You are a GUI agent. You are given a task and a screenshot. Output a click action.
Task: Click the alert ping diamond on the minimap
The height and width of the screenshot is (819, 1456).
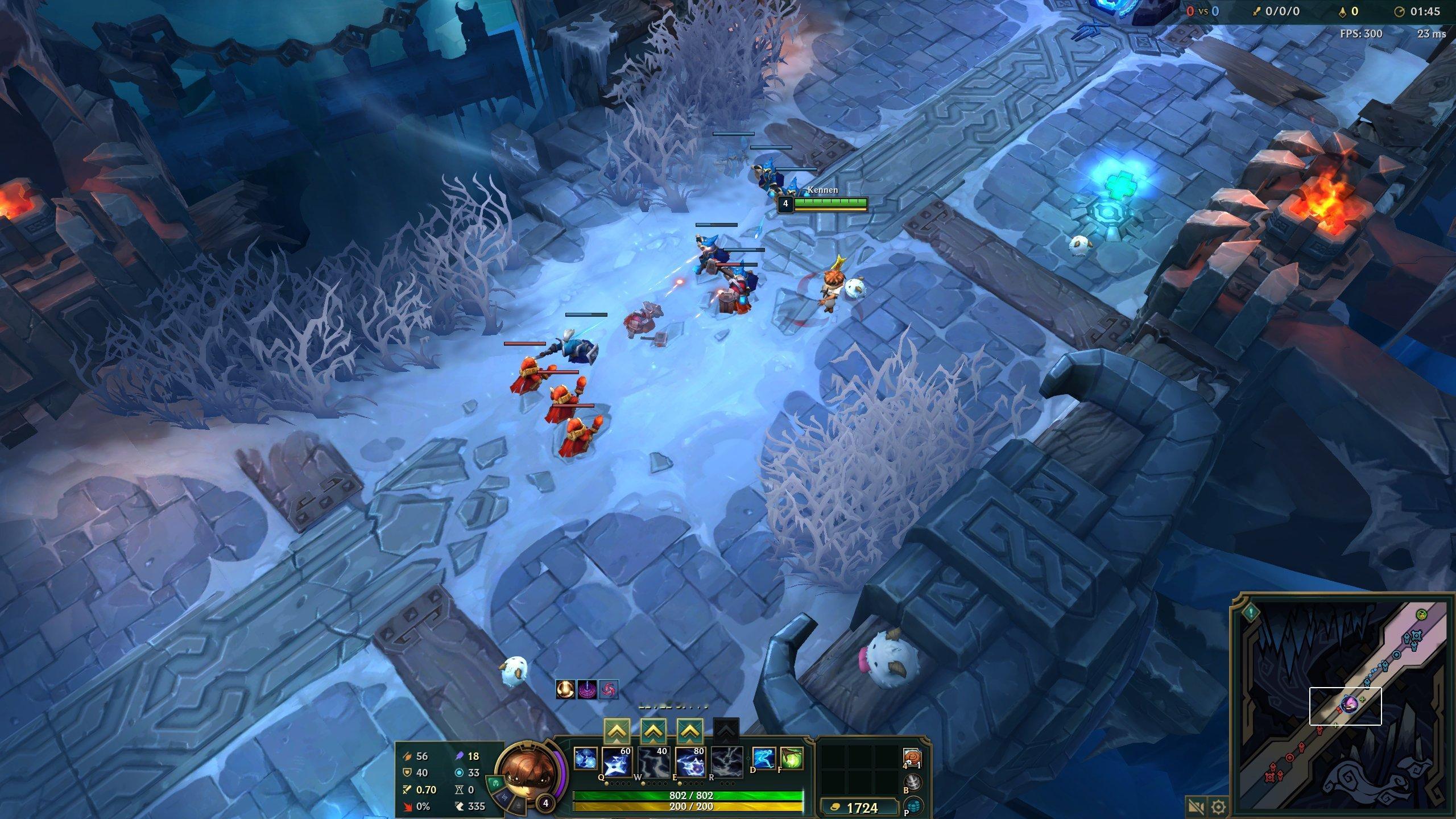click(1251, 613)
